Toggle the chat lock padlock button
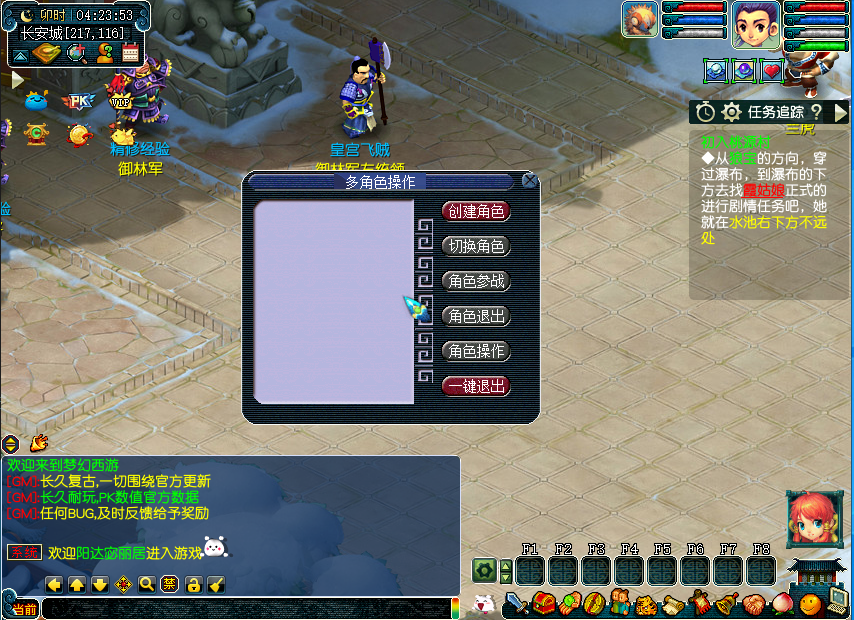 click(x=193, y=584)
